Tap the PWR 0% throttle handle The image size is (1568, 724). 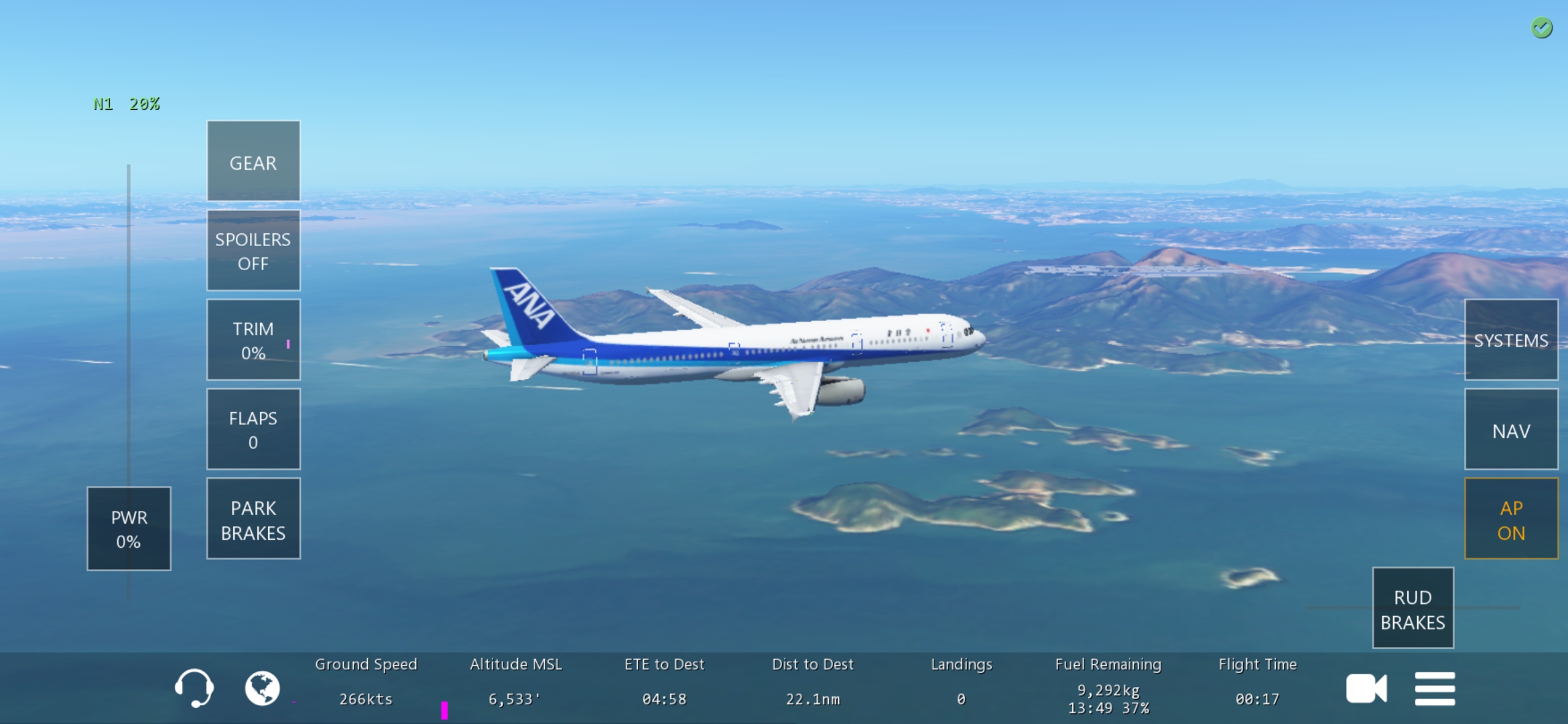[x=129, y=529]
